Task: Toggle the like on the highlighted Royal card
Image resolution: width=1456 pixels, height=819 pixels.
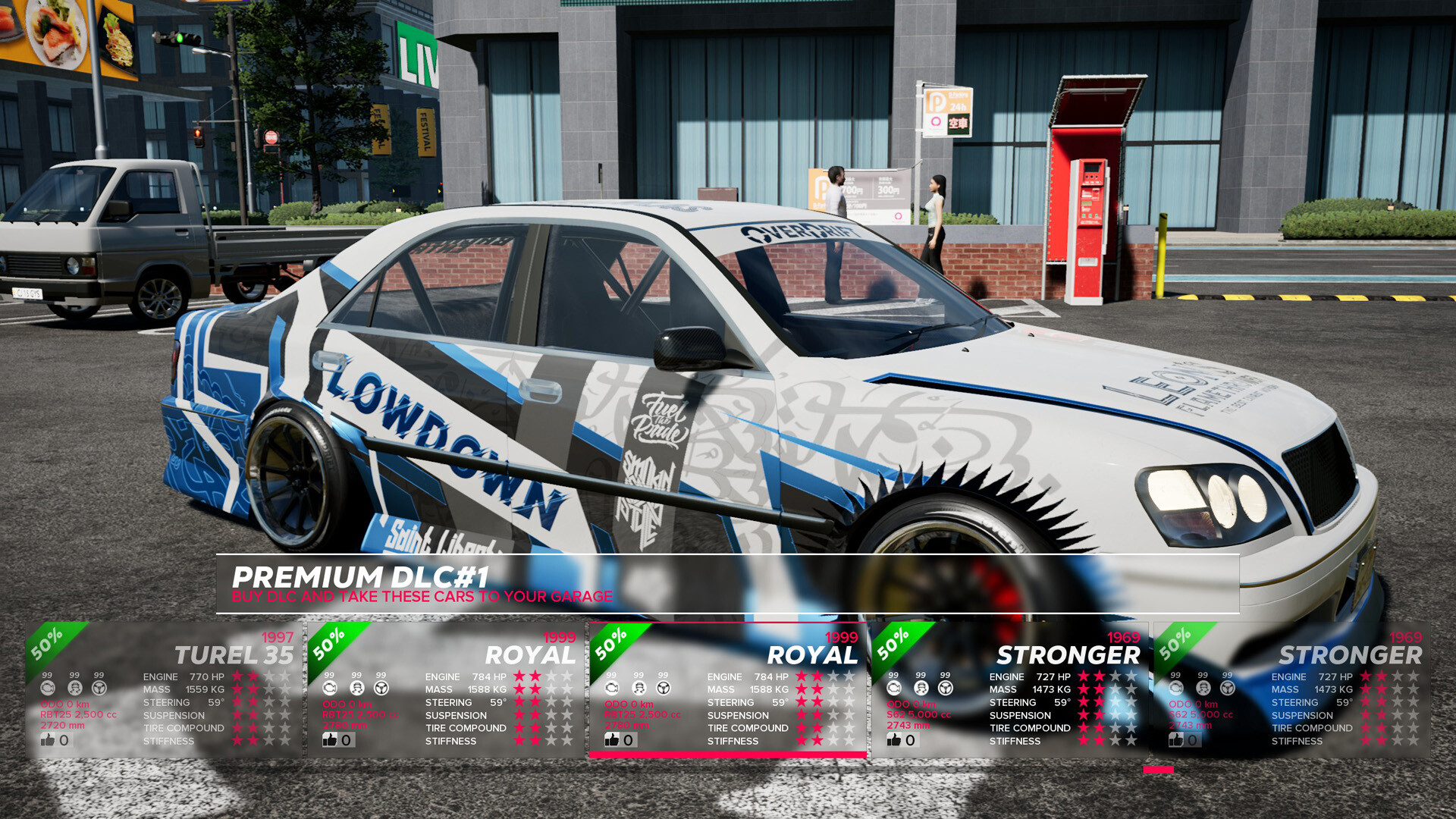Action: pyautogui.click(x=610, y=739)
